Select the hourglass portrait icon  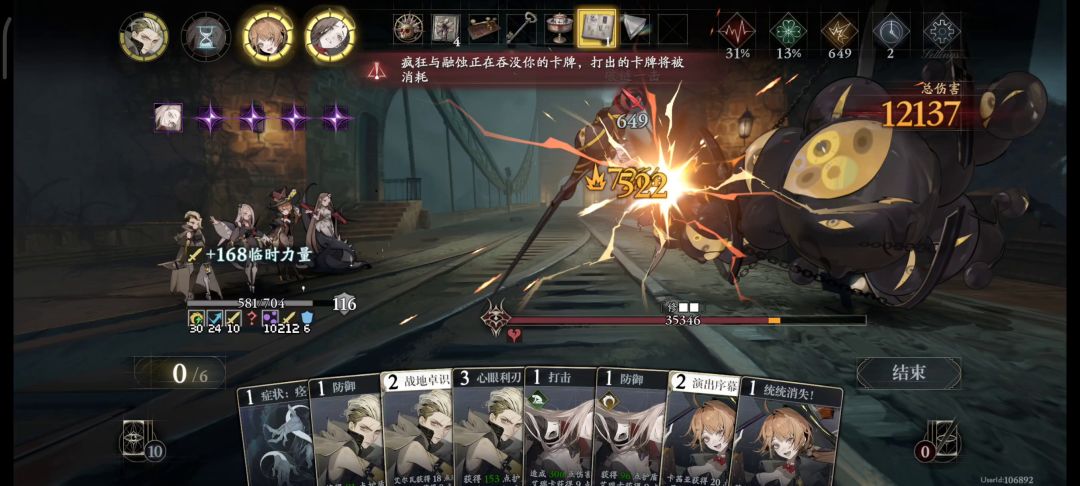tap(205, 37)
